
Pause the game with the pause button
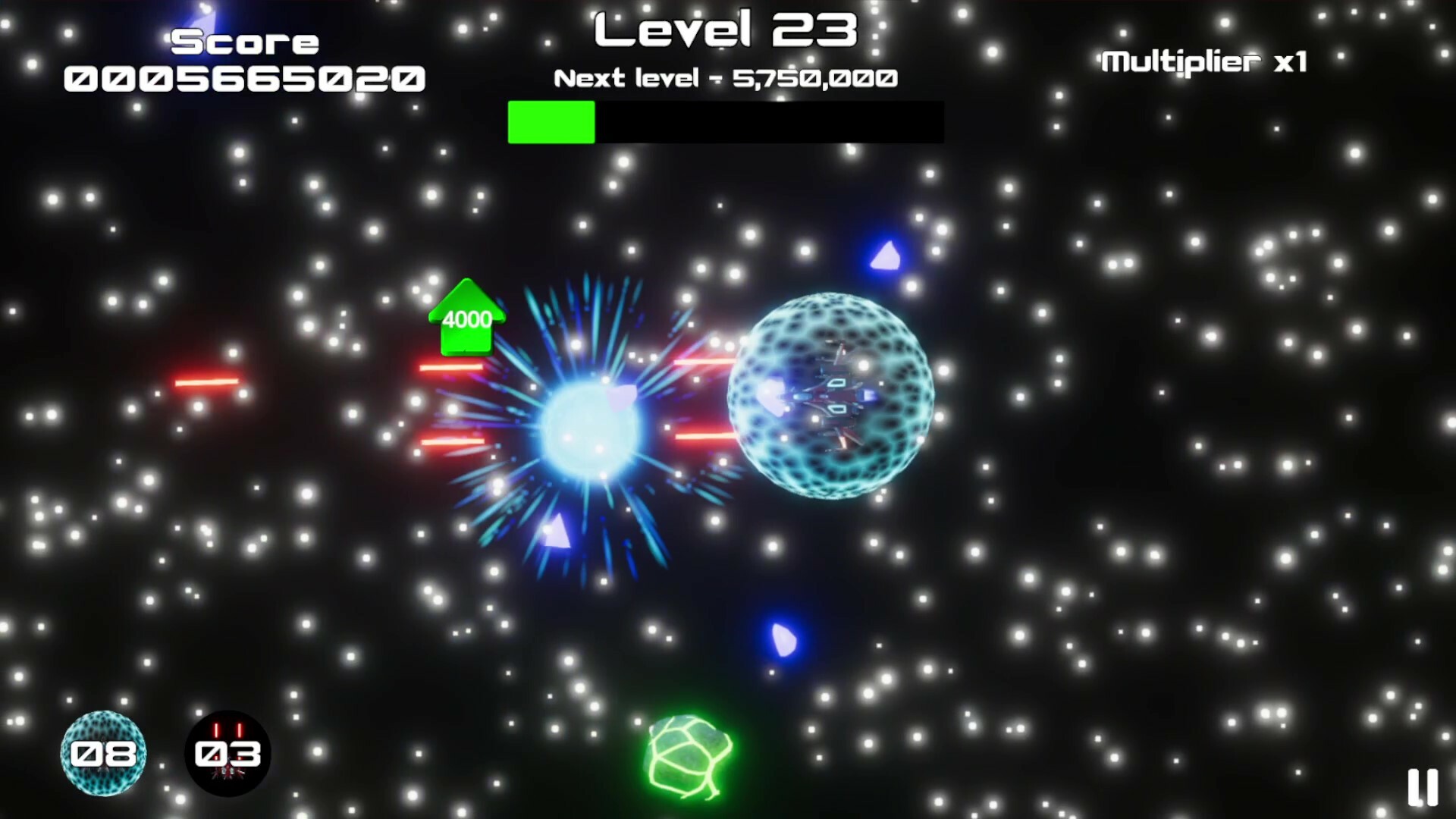coord(1422,787)
